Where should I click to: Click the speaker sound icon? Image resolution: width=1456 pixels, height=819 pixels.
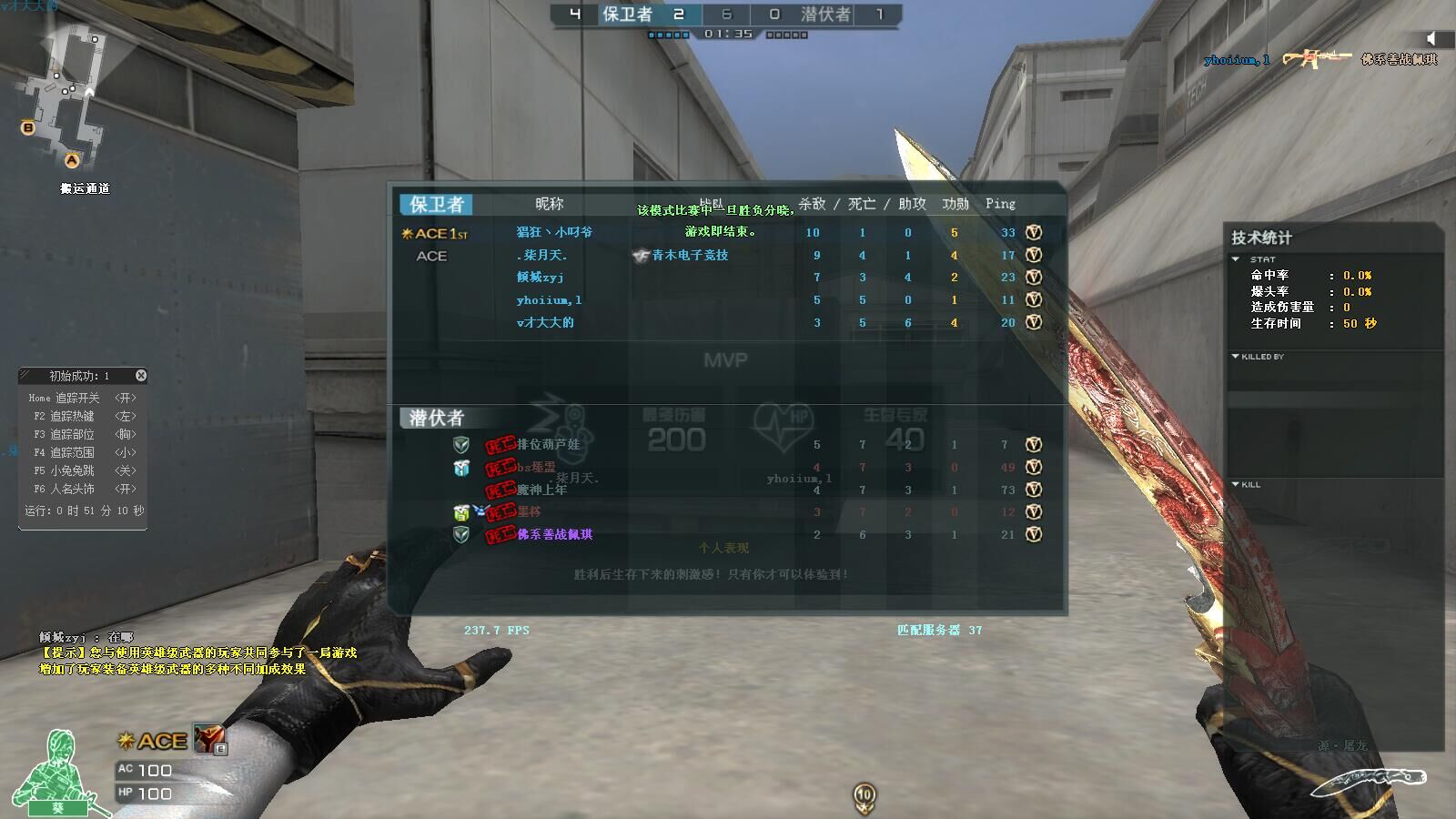click(x=1432, y=38)
